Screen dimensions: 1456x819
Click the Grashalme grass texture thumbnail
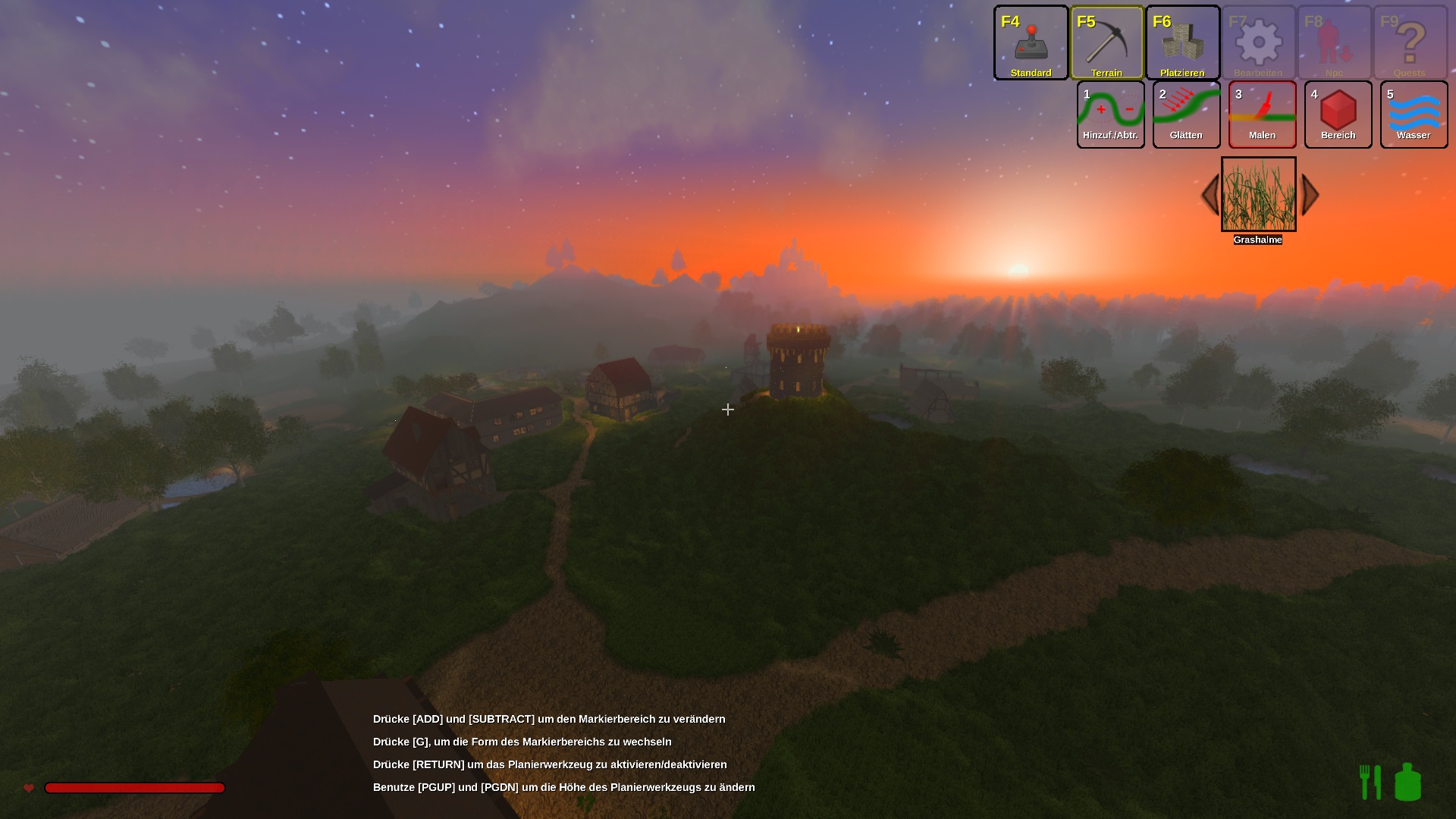pyautogui.click(x=1258, y=194)
